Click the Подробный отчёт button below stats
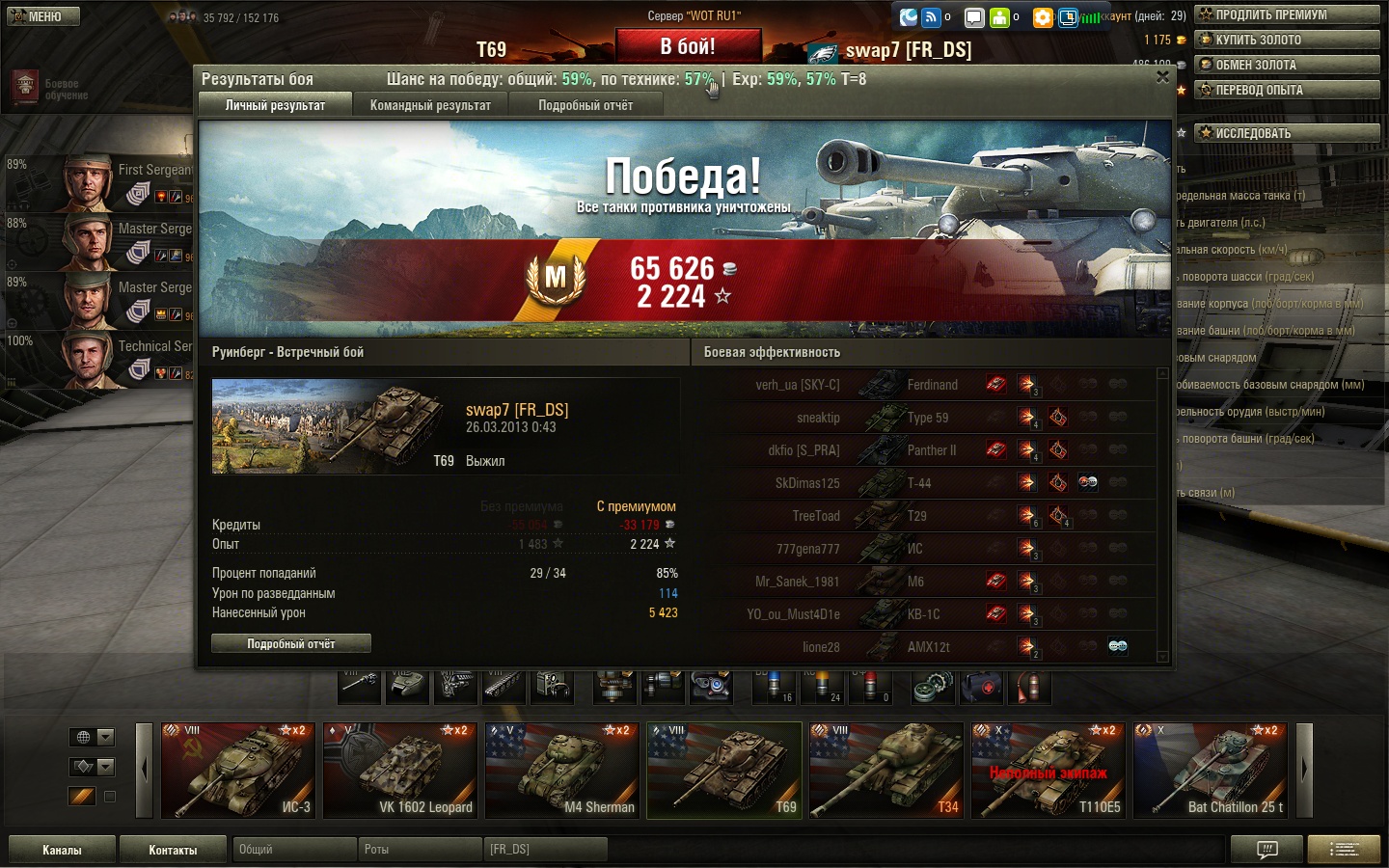This screenshot has height=868, width=1389. (290, 643)
